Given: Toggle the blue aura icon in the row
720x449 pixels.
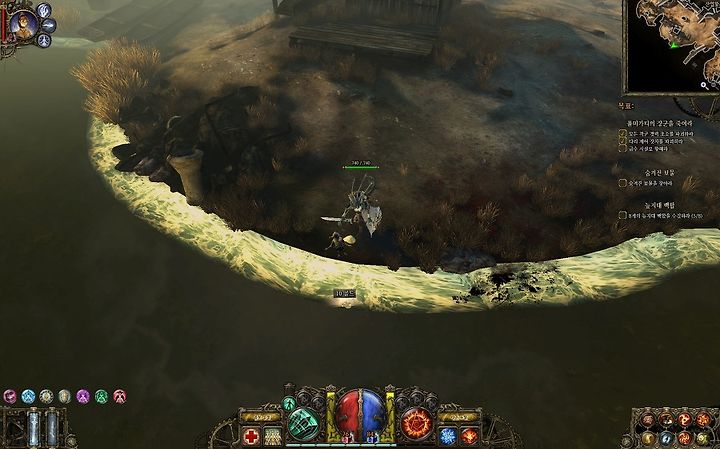Looking at the screenshot, I should pyautogui.click(x=28, y=396).
